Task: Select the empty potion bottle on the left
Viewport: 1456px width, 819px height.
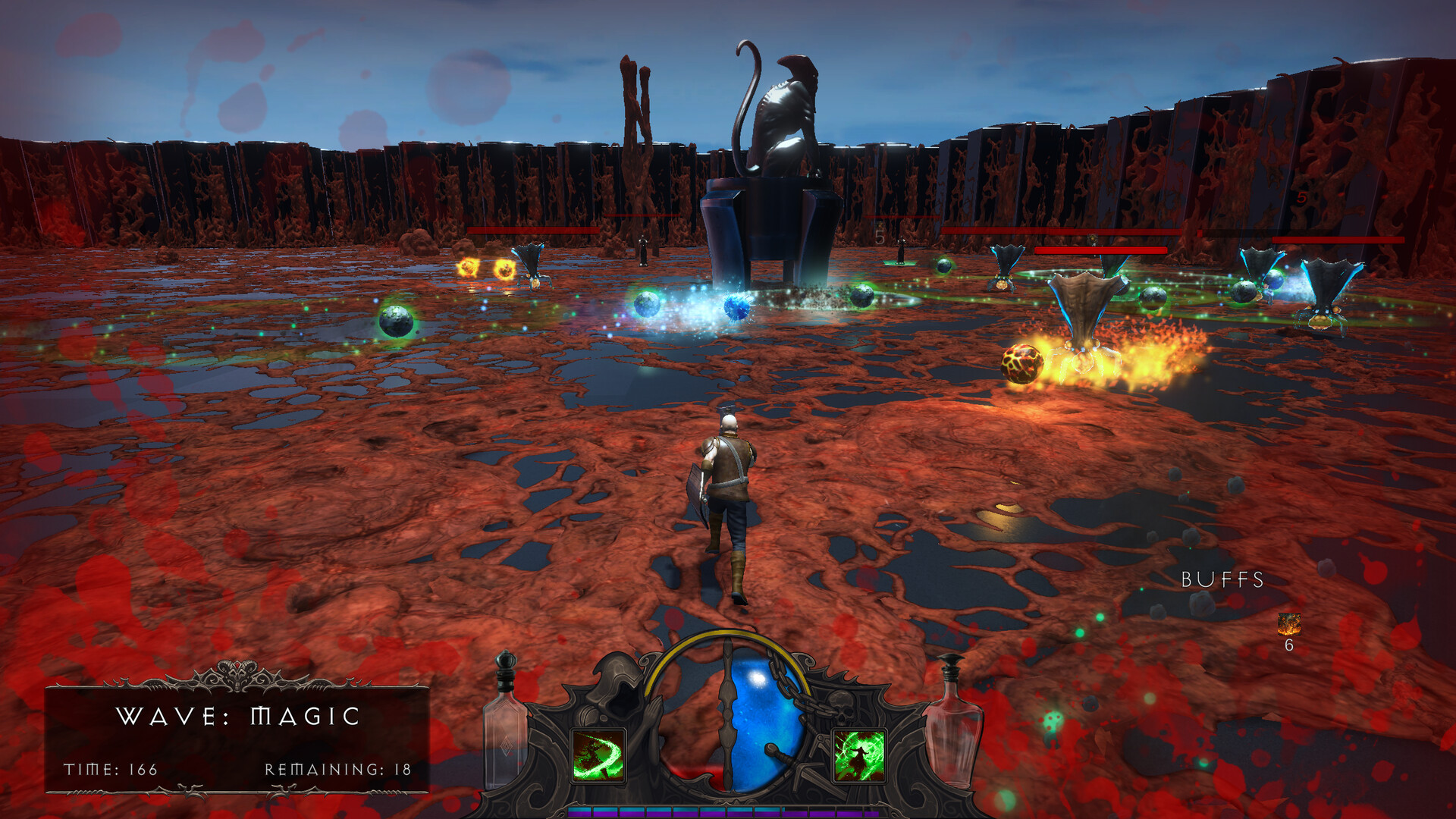Action: [504, 736]
